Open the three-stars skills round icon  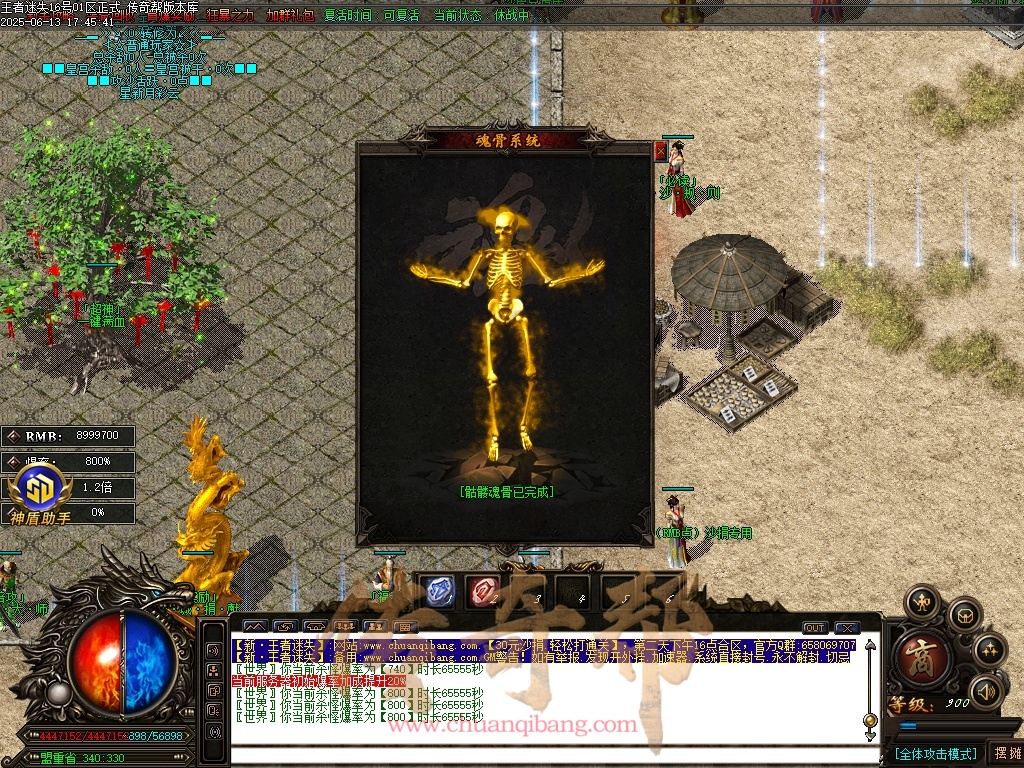989,651
